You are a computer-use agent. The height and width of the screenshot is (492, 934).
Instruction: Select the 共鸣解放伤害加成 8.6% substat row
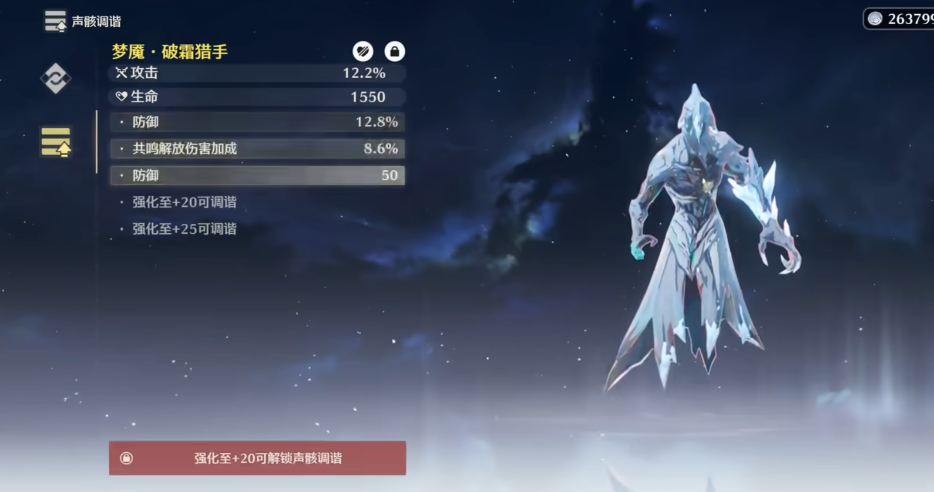[x=257, y=148]
